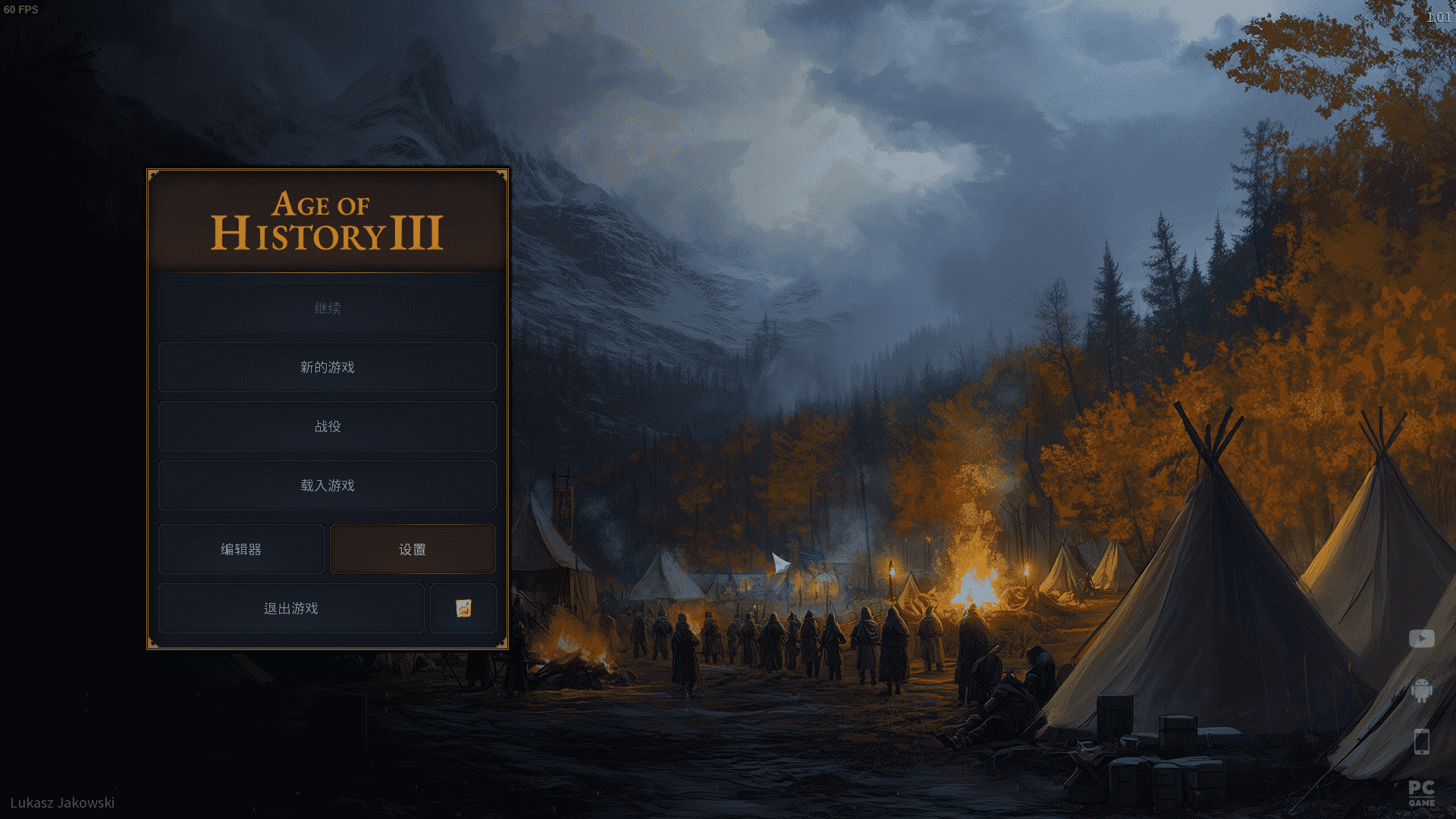This screenshot has width=1456, height=819.
Task: Open the Editor (编辑器)
Action: tap(241, 549)
